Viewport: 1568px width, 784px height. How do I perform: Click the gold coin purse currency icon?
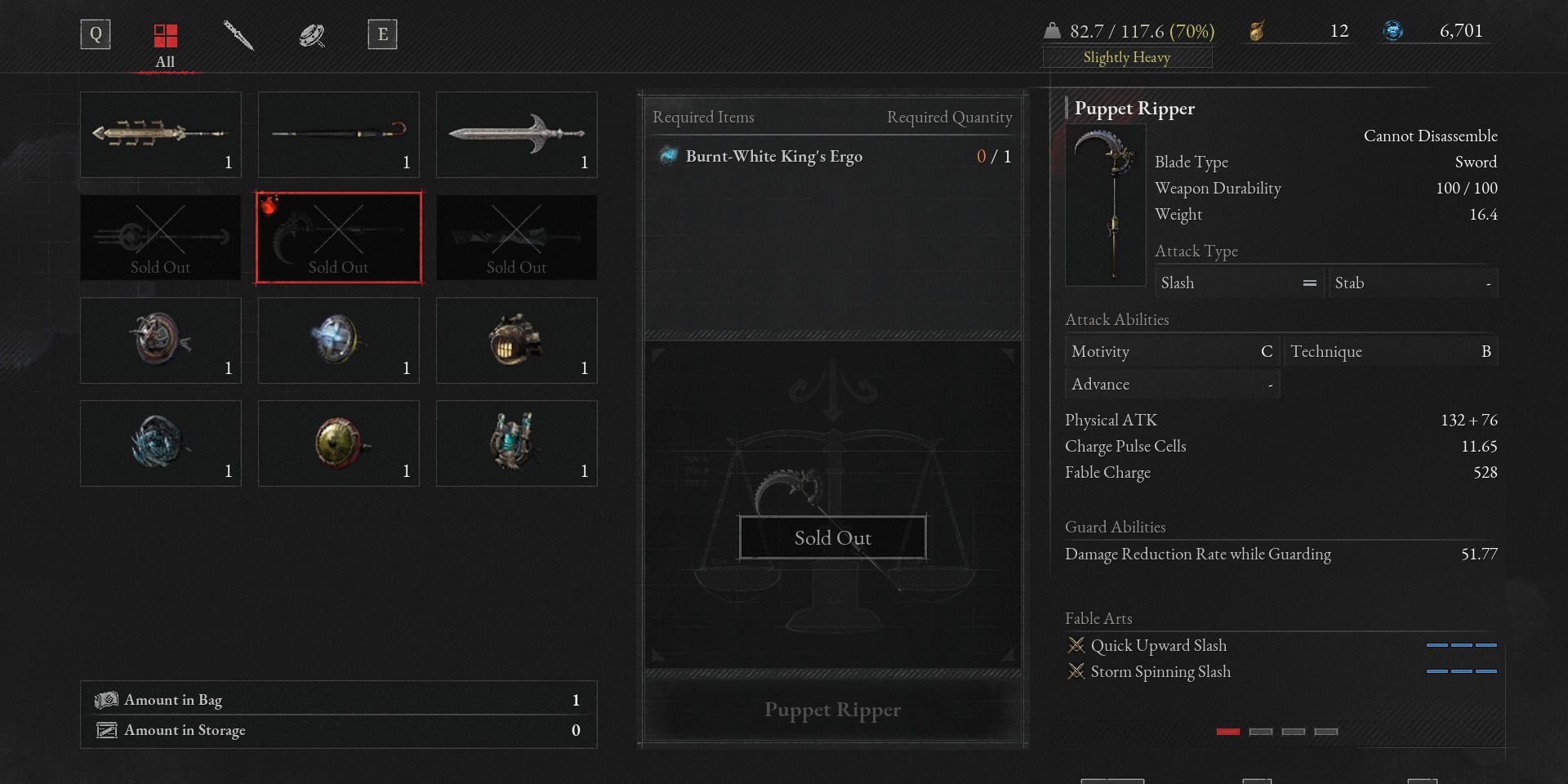(1258, 31)
